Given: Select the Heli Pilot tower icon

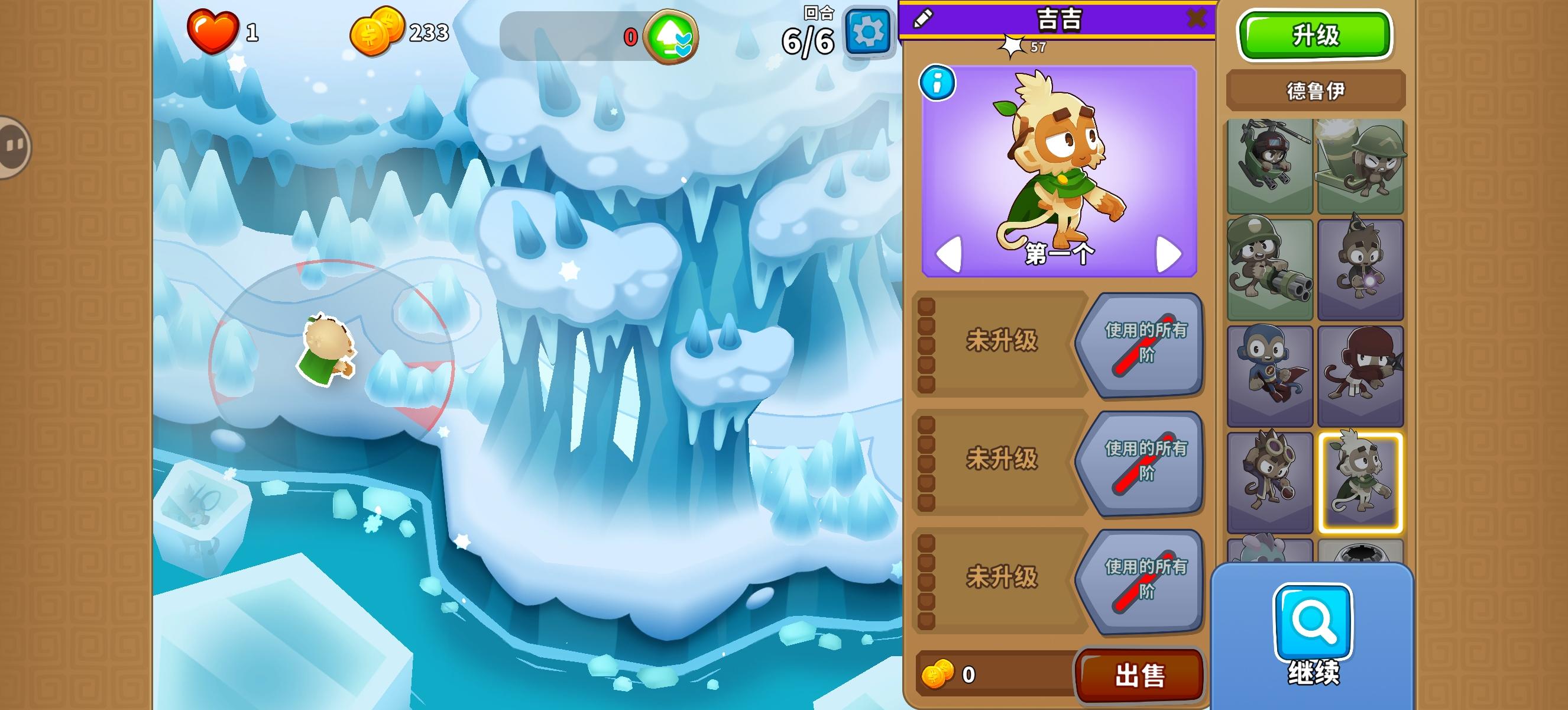Looking at the screenshot, I should [1271, 164].
